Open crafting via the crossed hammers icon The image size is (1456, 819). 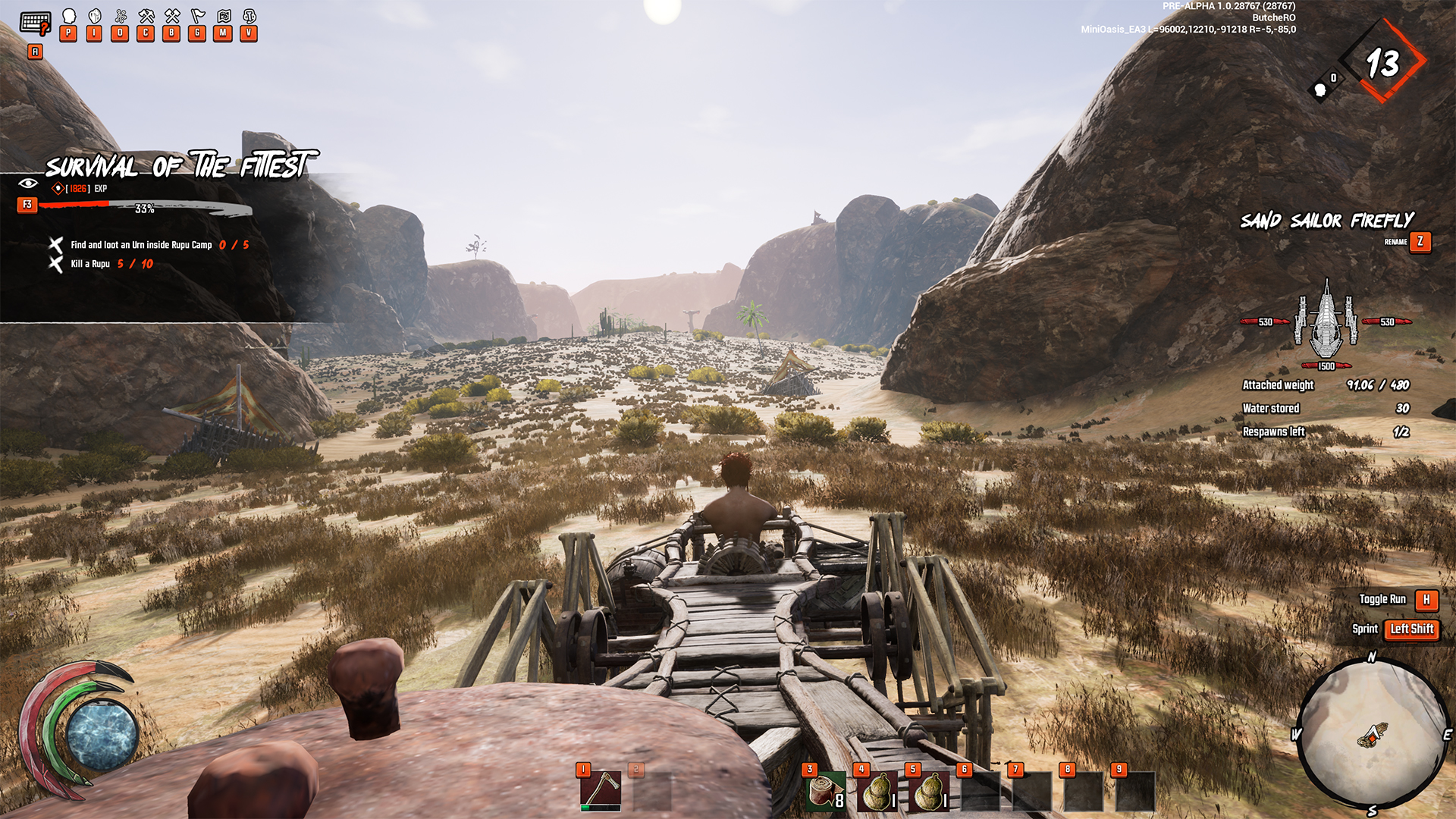(x=146, y=17)
